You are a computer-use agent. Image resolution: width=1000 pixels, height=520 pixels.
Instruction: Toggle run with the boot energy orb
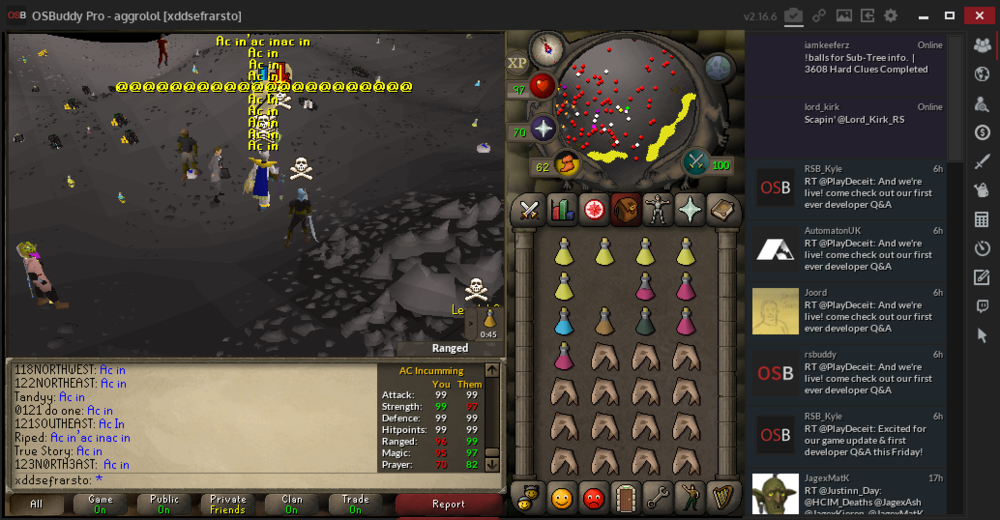tap(566, 162)
